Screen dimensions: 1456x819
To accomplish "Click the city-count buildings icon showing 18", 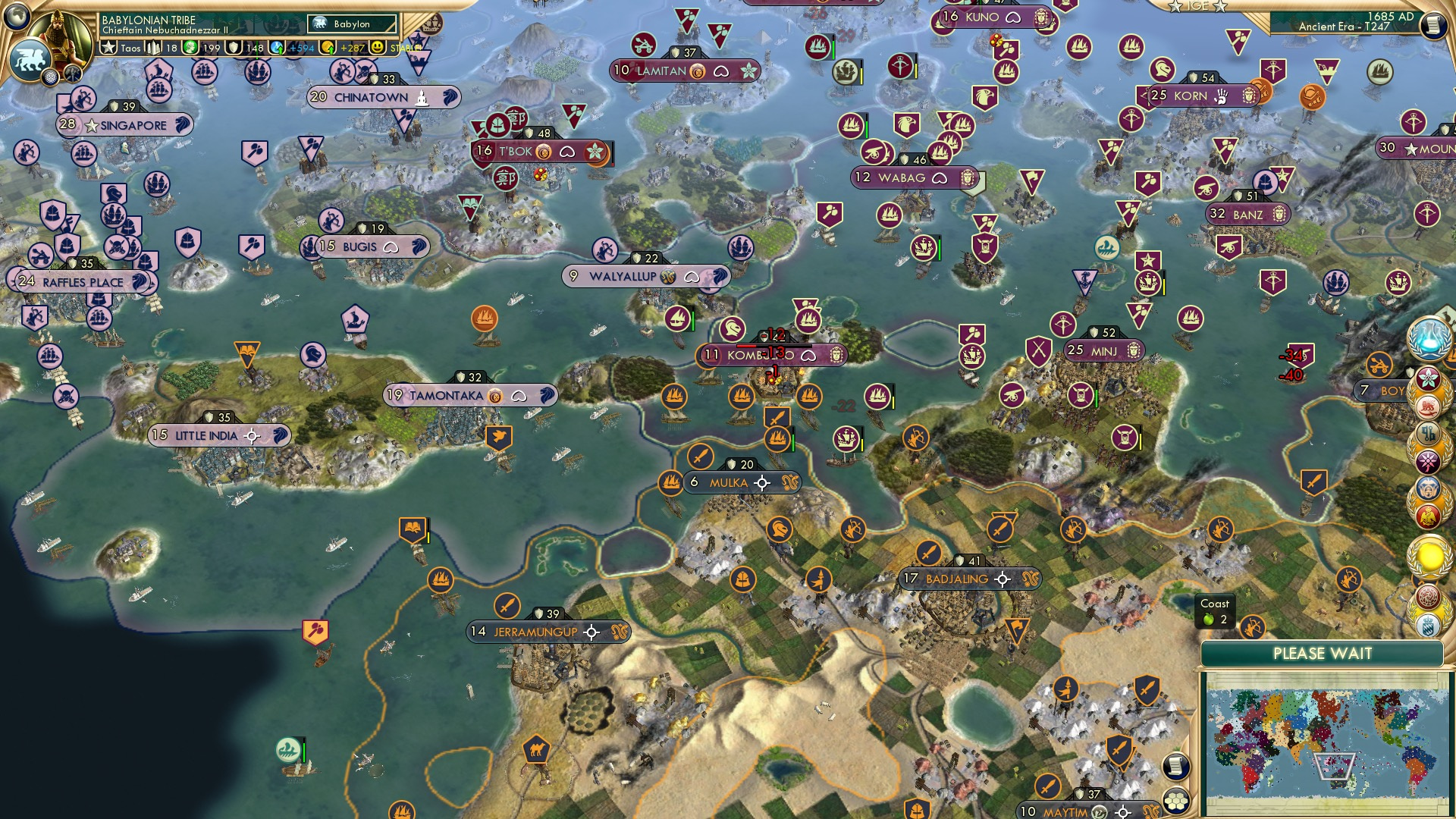I will (x=154, y=47).
